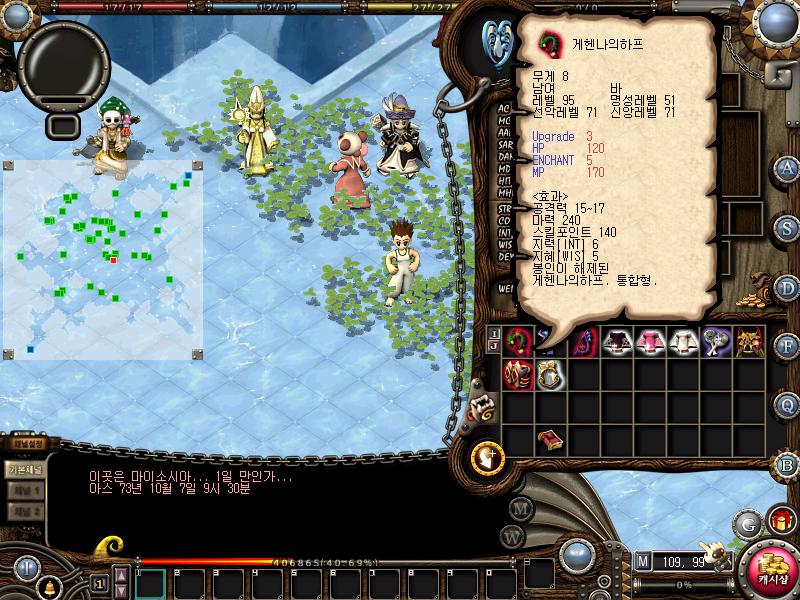
Task: Click the round F button
Action: tap(788, 345)
